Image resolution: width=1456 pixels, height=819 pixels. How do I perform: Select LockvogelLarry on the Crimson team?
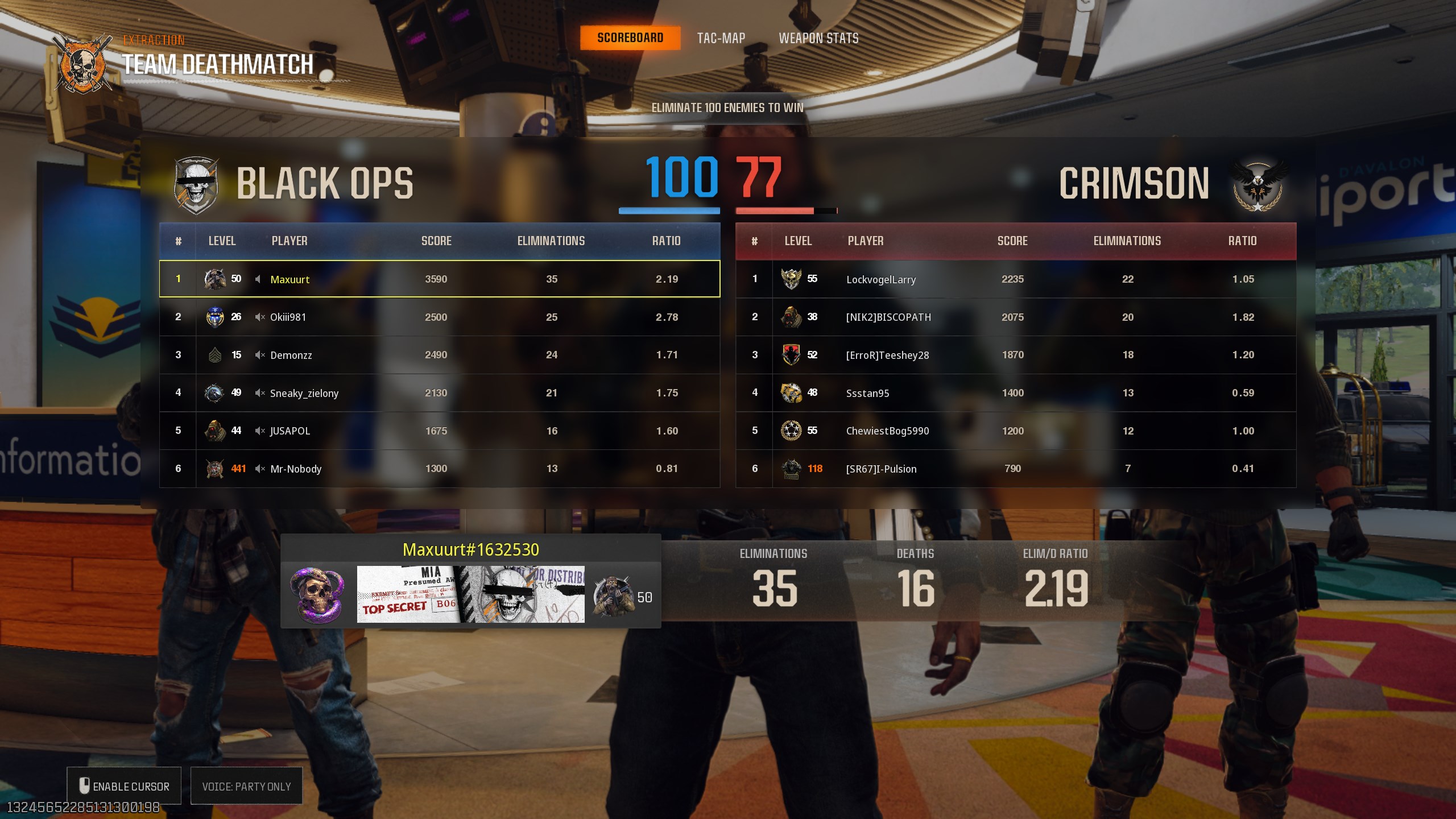pyautogui.click(x=1015, y=279)
